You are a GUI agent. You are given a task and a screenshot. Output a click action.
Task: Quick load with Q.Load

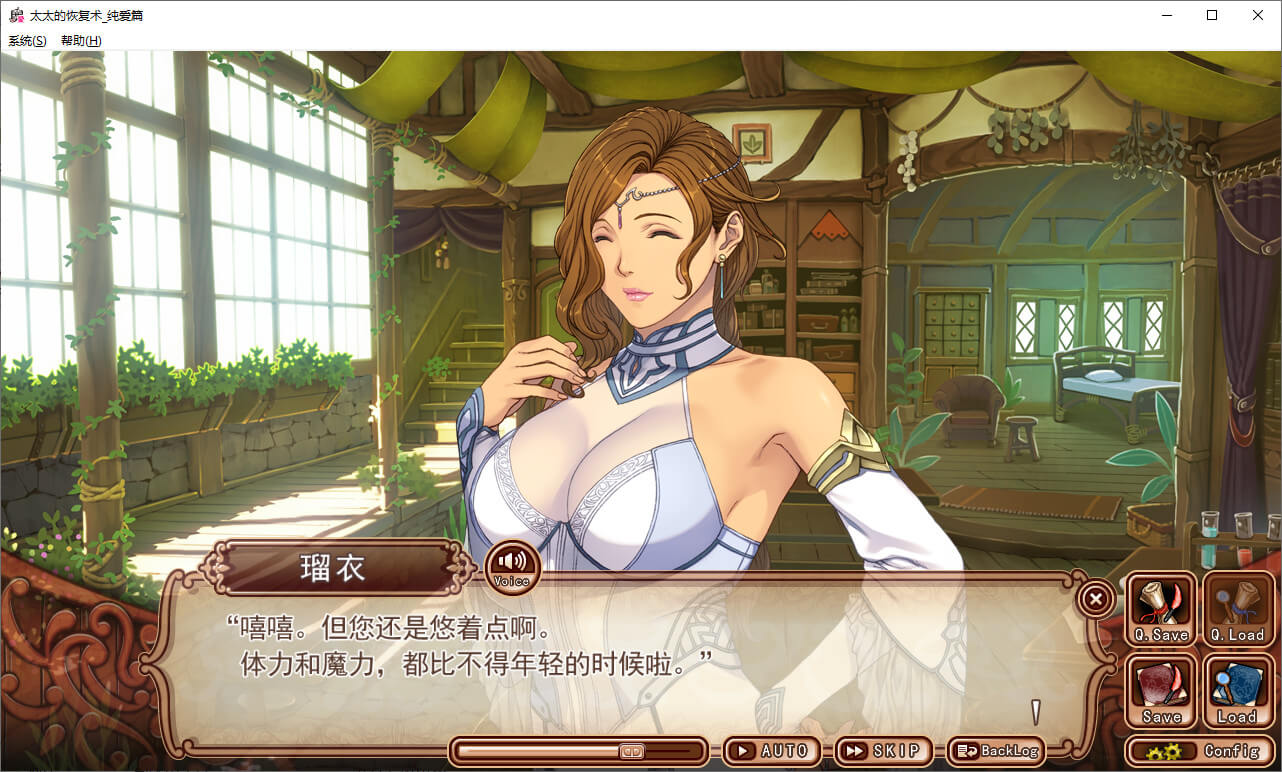1237,608
